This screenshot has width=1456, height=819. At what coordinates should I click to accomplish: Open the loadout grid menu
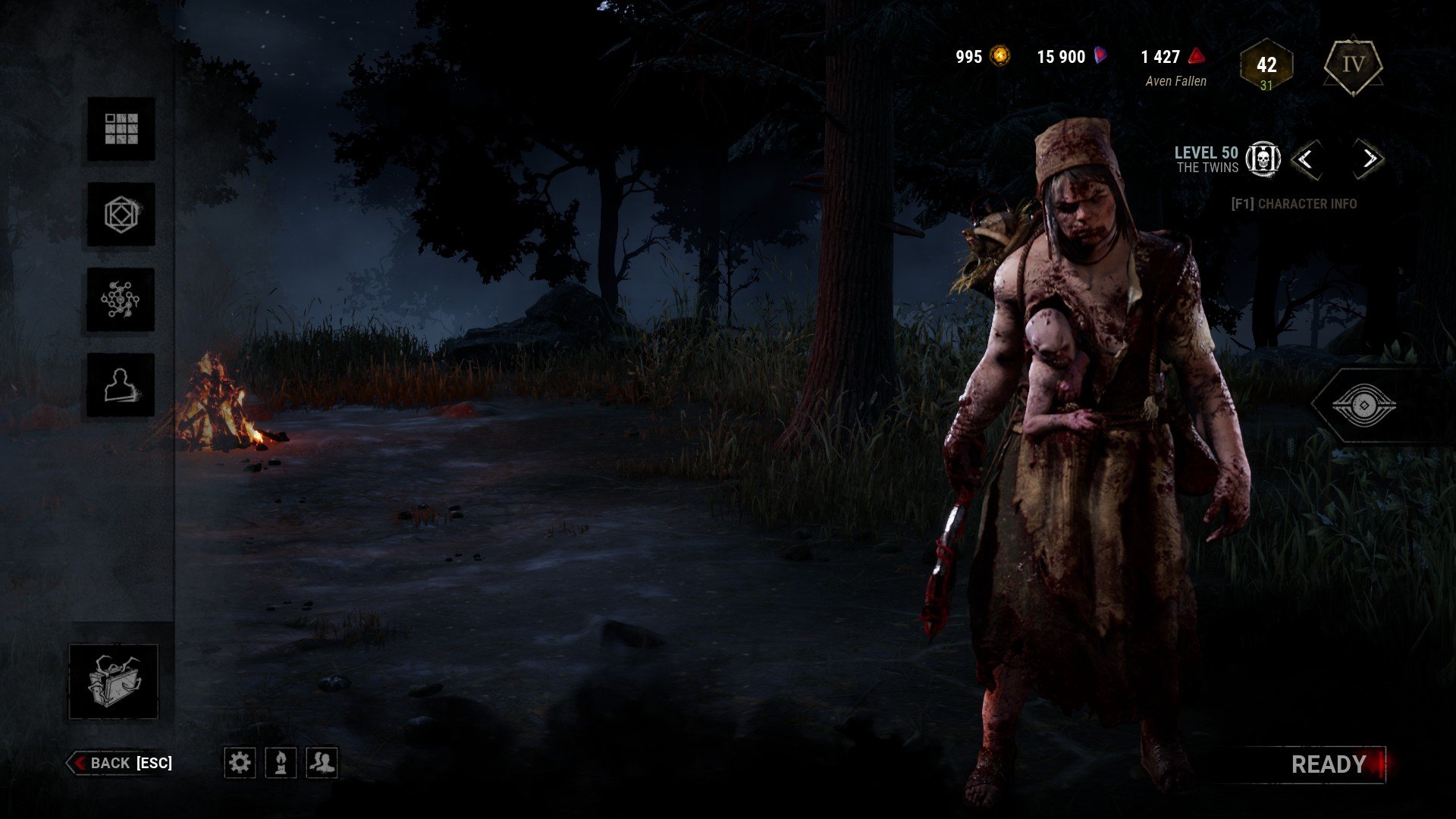121,129
